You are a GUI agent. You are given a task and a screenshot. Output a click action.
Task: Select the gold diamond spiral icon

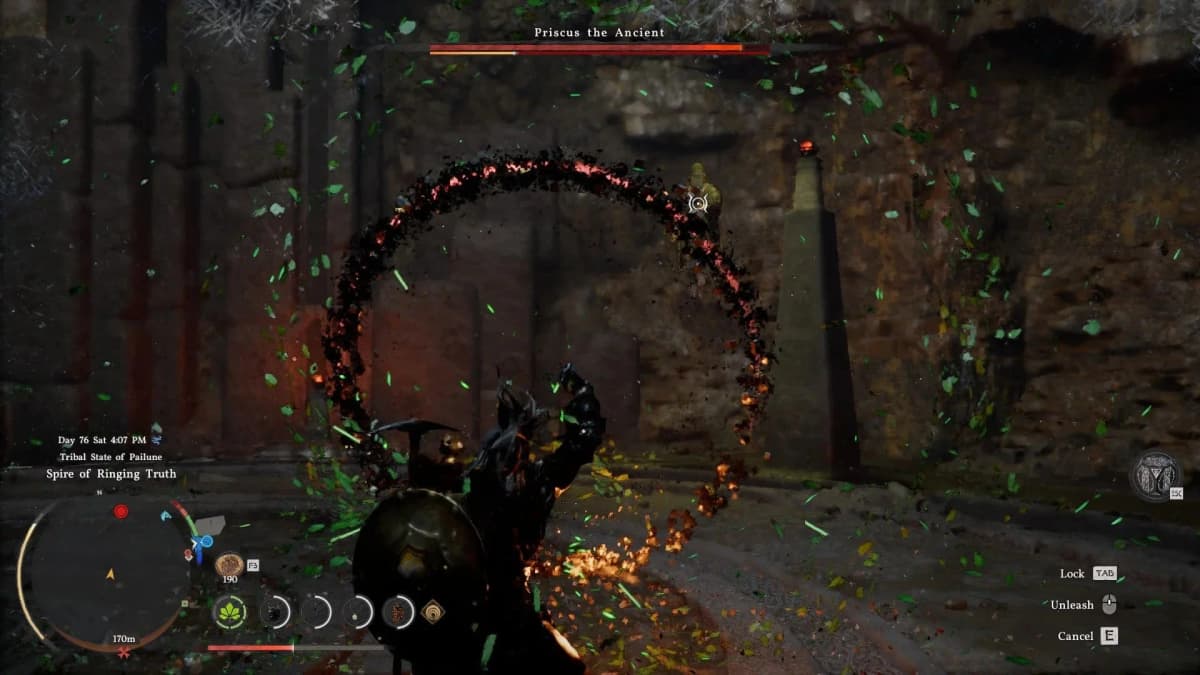[434, 611]
